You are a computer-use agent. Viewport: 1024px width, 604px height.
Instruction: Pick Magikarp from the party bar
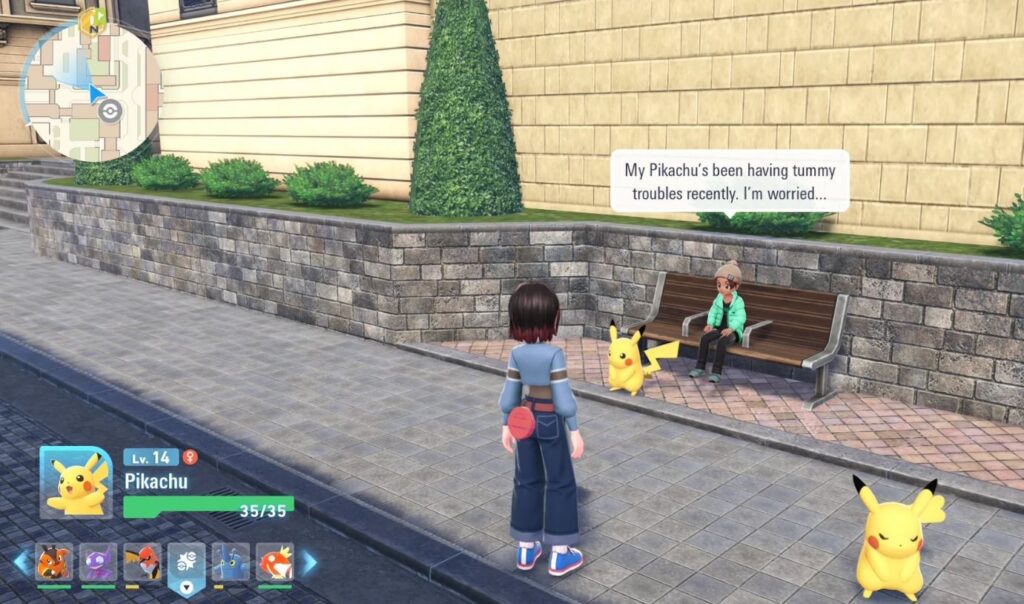pos(275,562)
